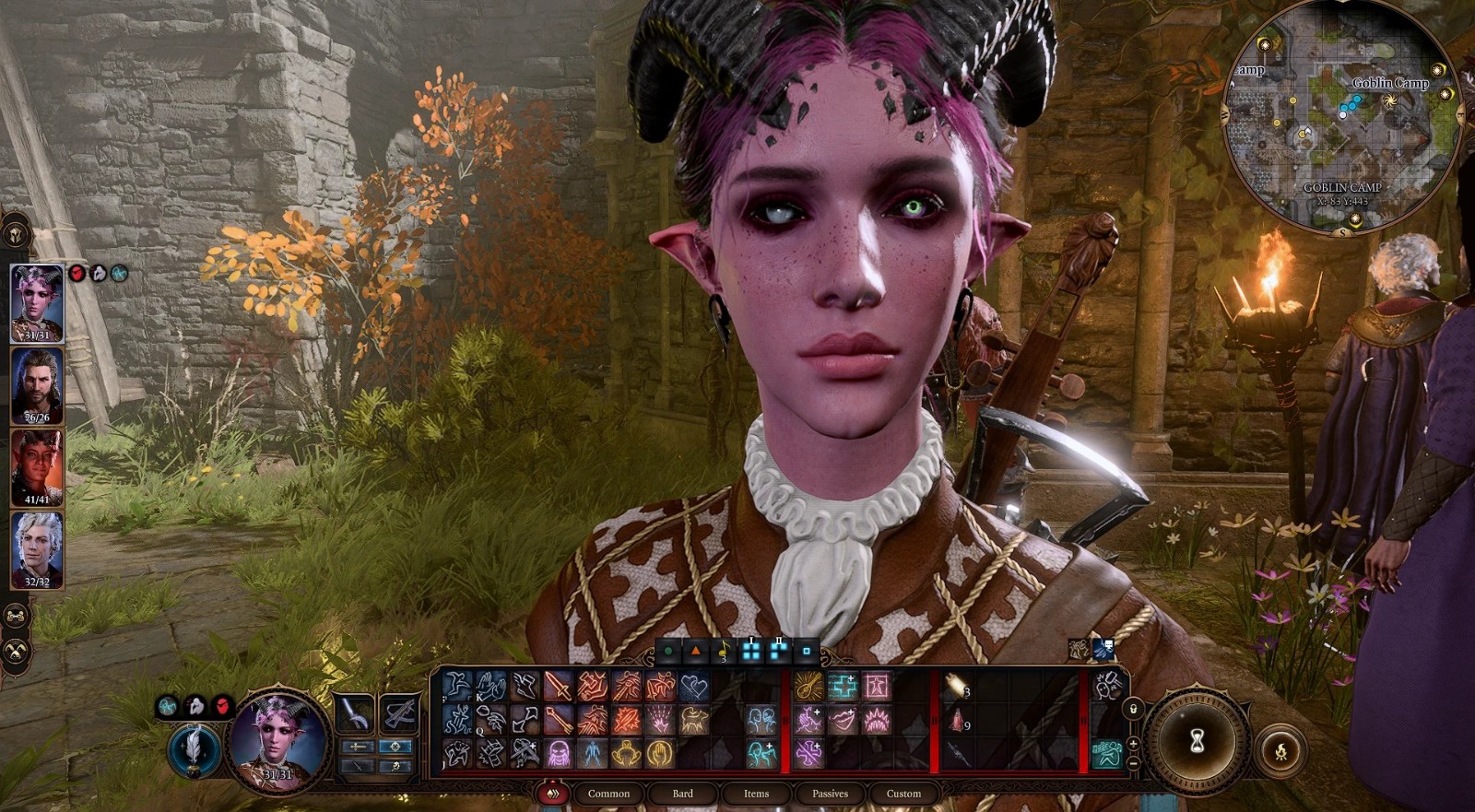Show the Items hotbar tab
The height and width of the screenshot is (812, 1475).
(756, 794)
